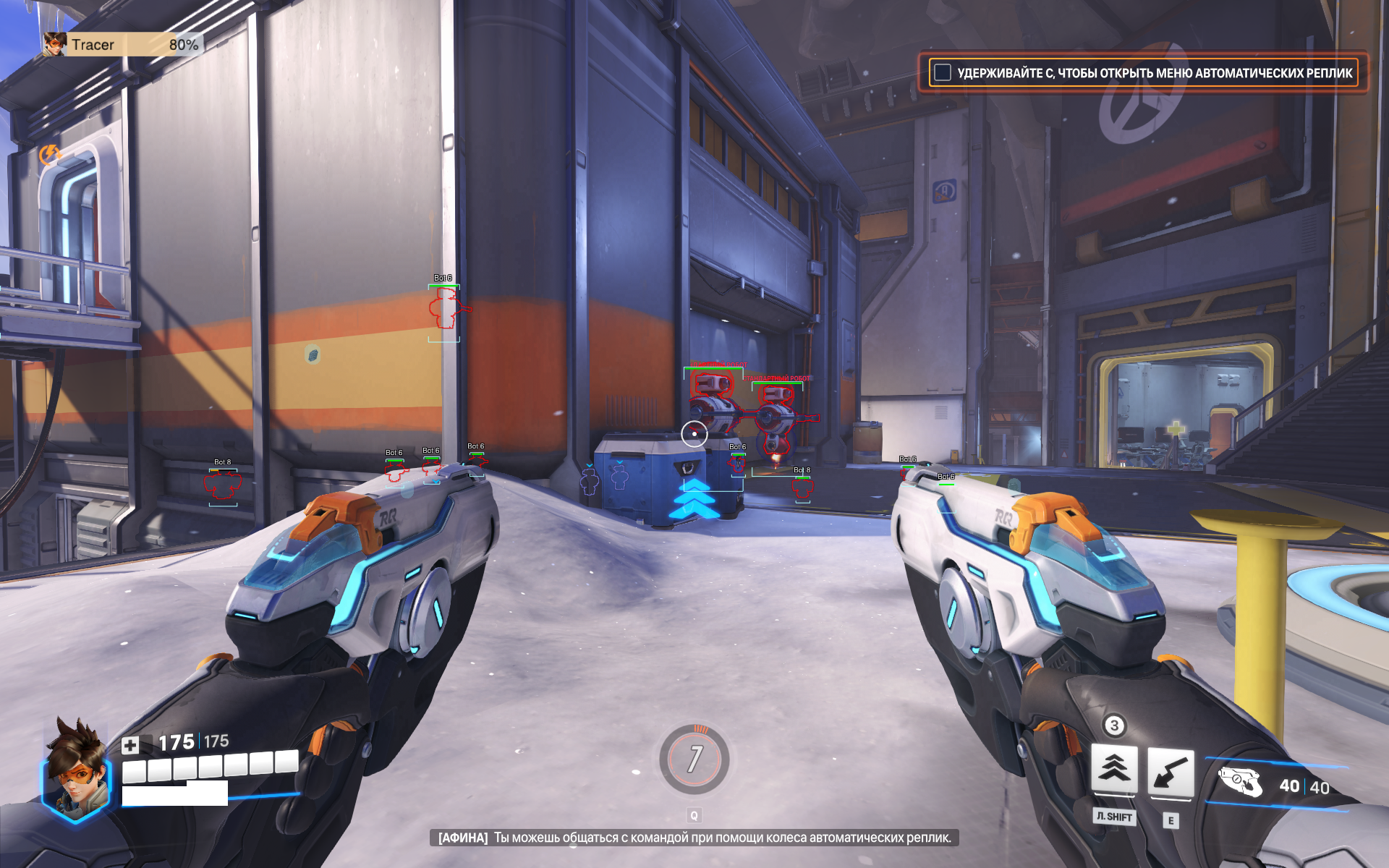Select the Pulse Bomb ultimate charge meter

(x=694, y=759)
